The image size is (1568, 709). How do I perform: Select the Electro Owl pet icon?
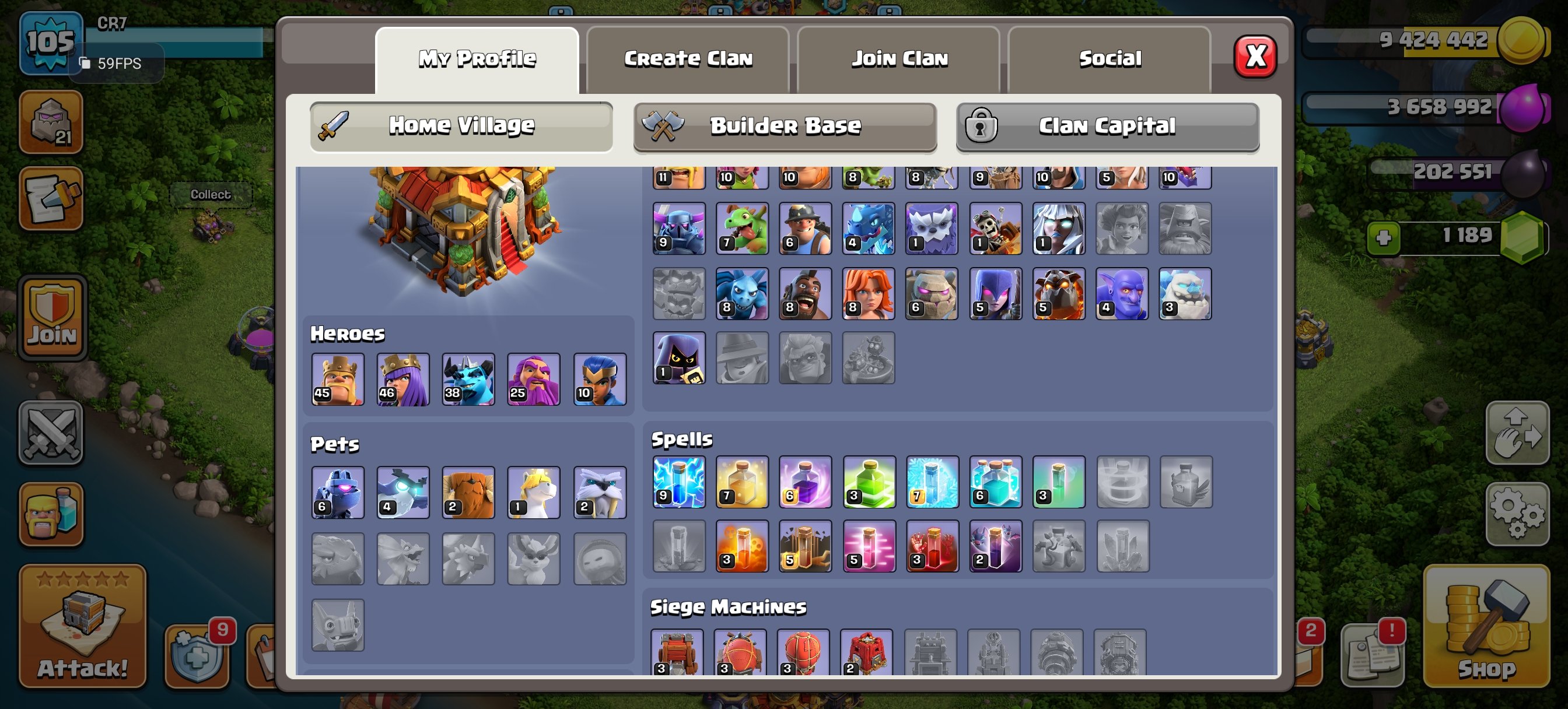(x=402, y=492)
